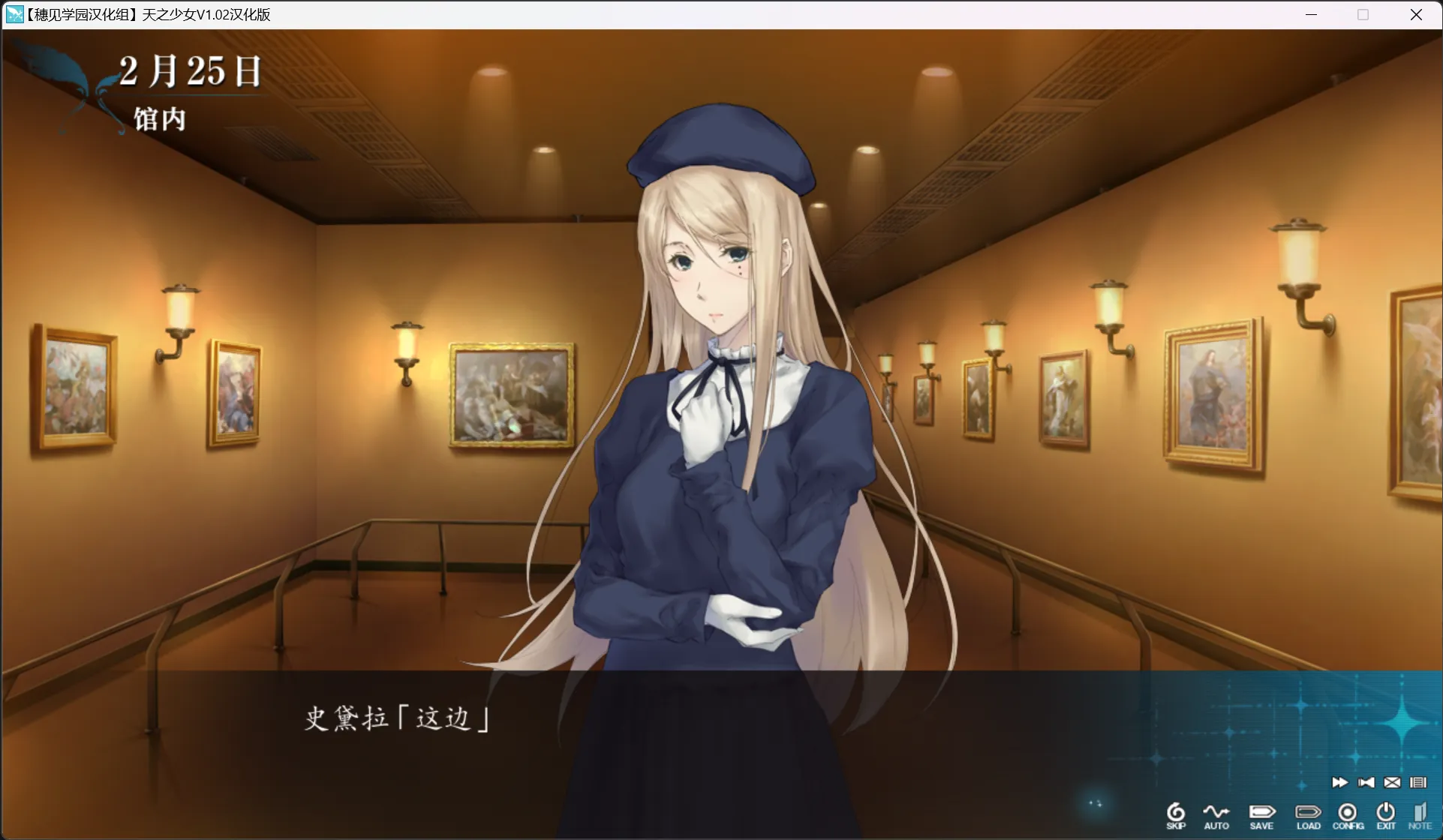Toggle AUTO reading mode

[1217, 815]
